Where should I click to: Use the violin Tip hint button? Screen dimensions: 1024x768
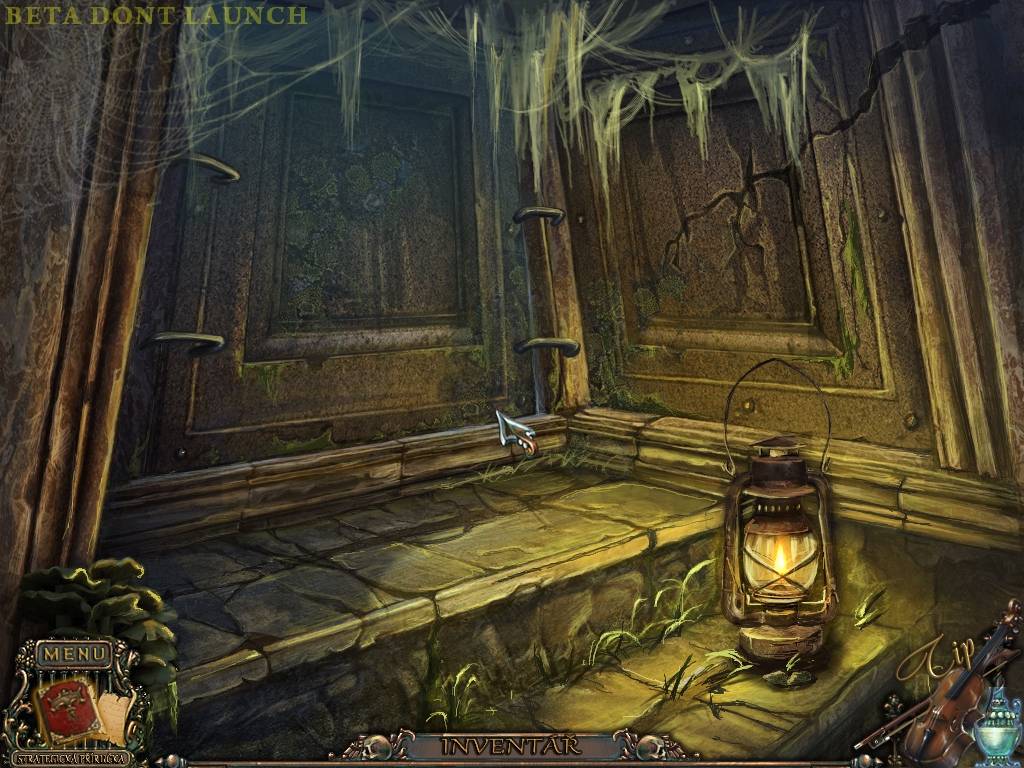point(945,700)
